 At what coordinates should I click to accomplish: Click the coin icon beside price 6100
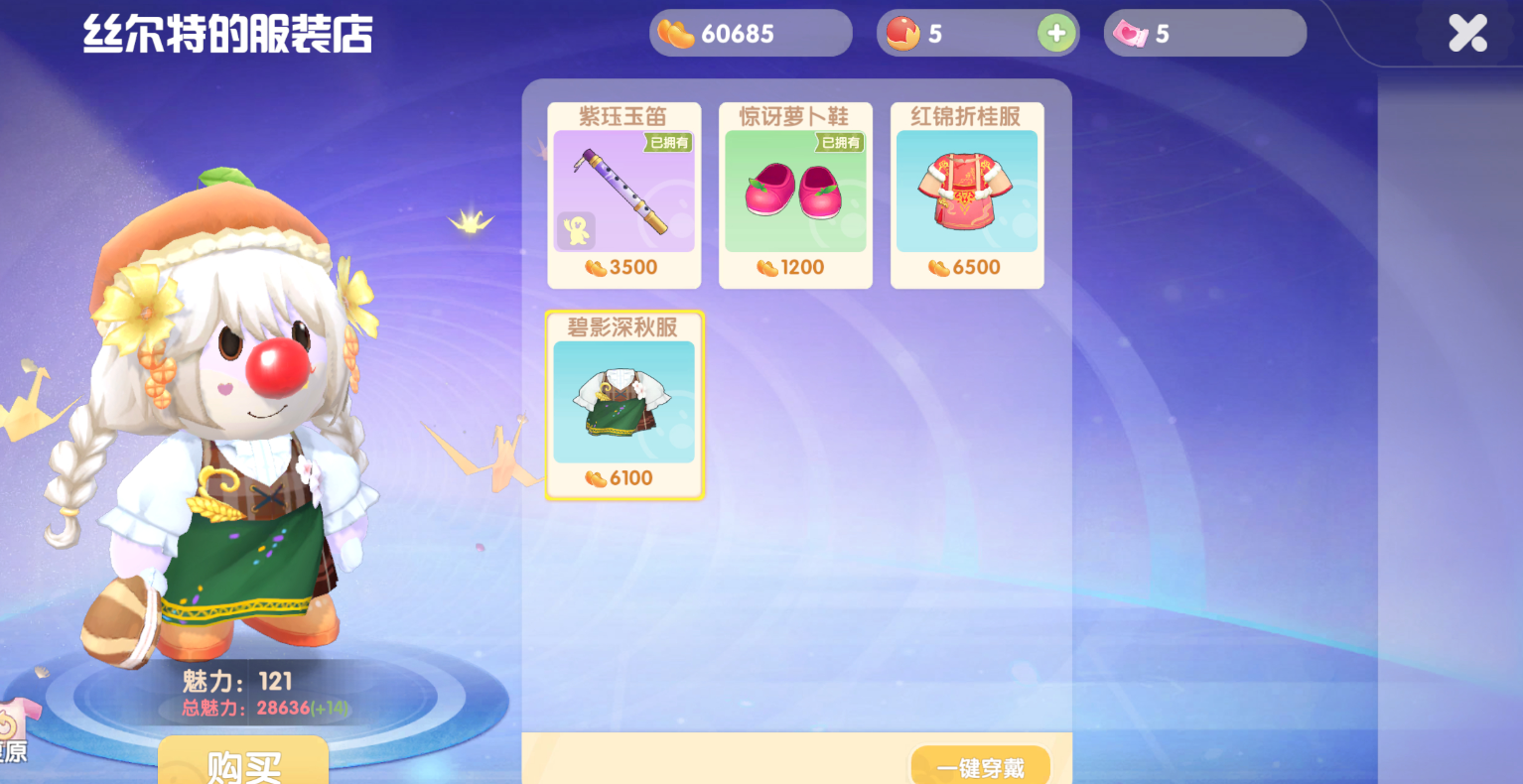[x=594, y=477]
